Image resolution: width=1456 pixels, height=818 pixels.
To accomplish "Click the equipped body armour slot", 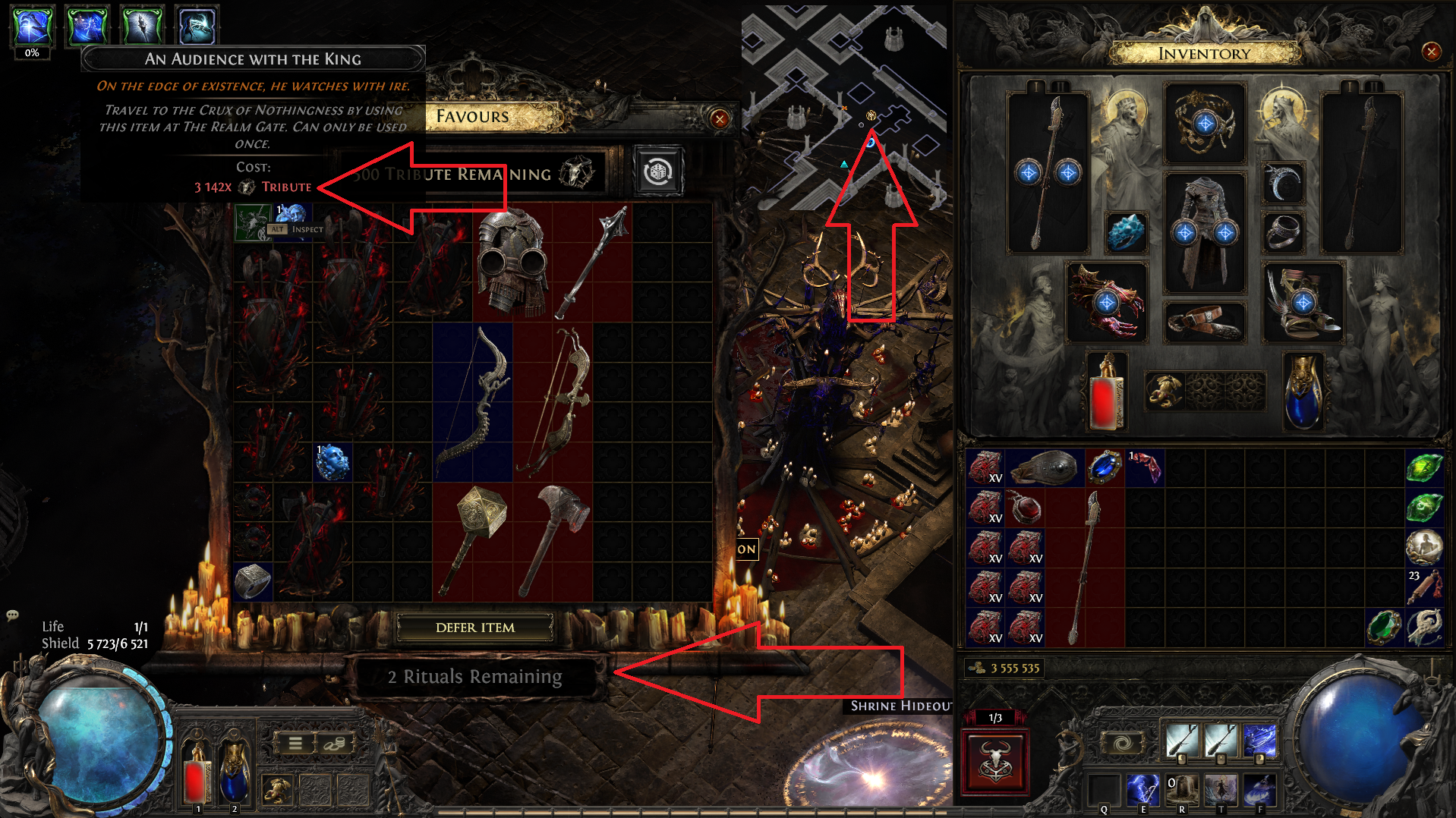I will (x=1205, y=232).
